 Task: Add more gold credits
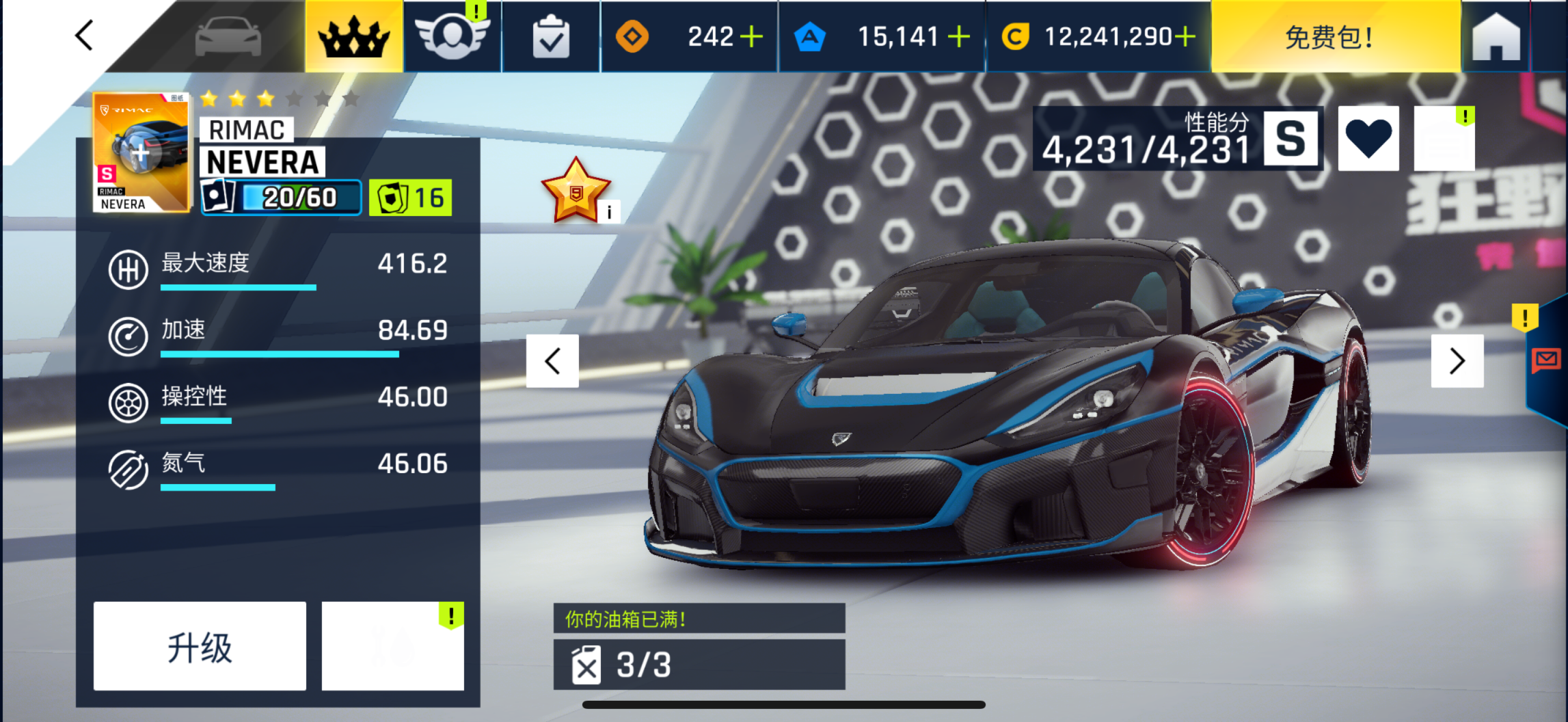[x=1186, y=37]
